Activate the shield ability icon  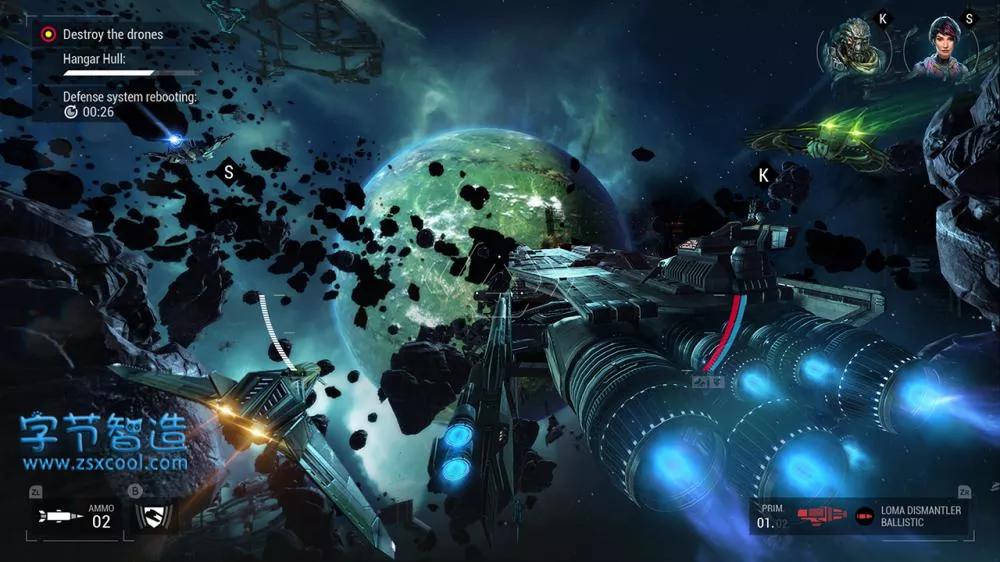coord(153,516)
